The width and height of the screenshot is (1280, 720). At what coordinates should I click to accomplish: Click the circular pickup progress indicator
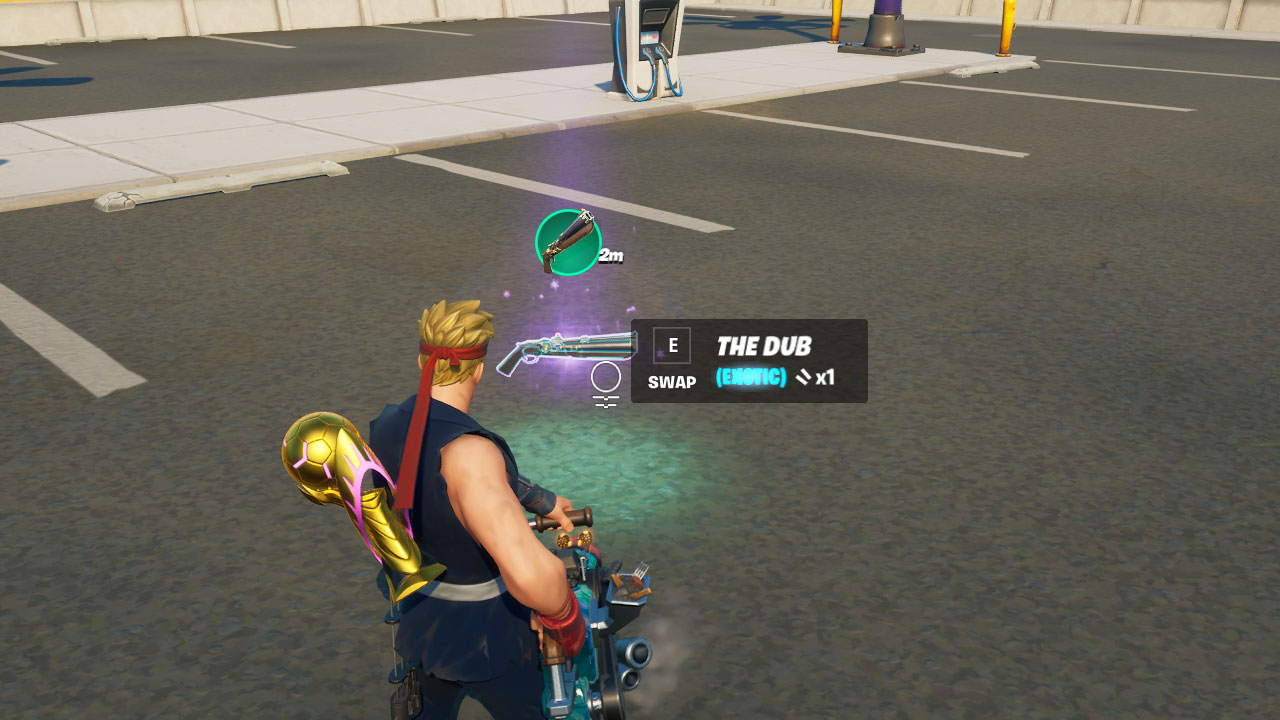click(x=605, y=378)
